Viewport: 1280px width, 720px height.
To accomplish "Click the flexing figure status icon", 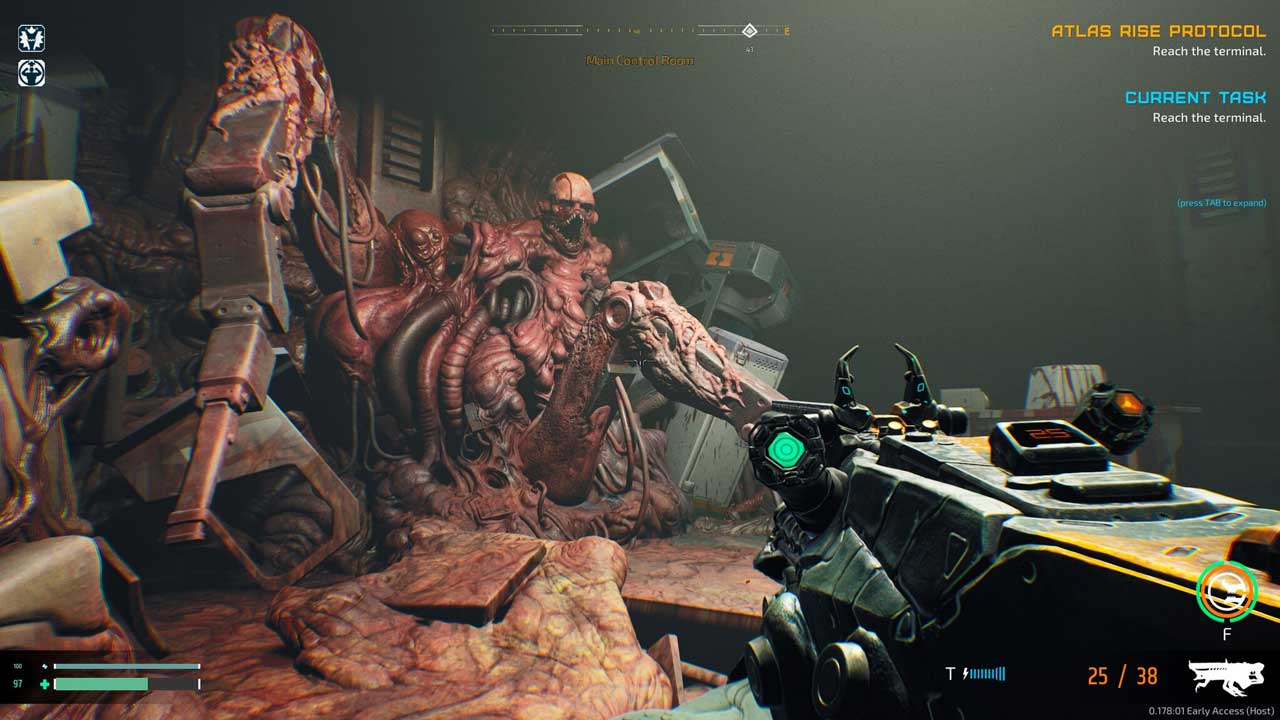I will pyautogui.click(x=31, y=73).
